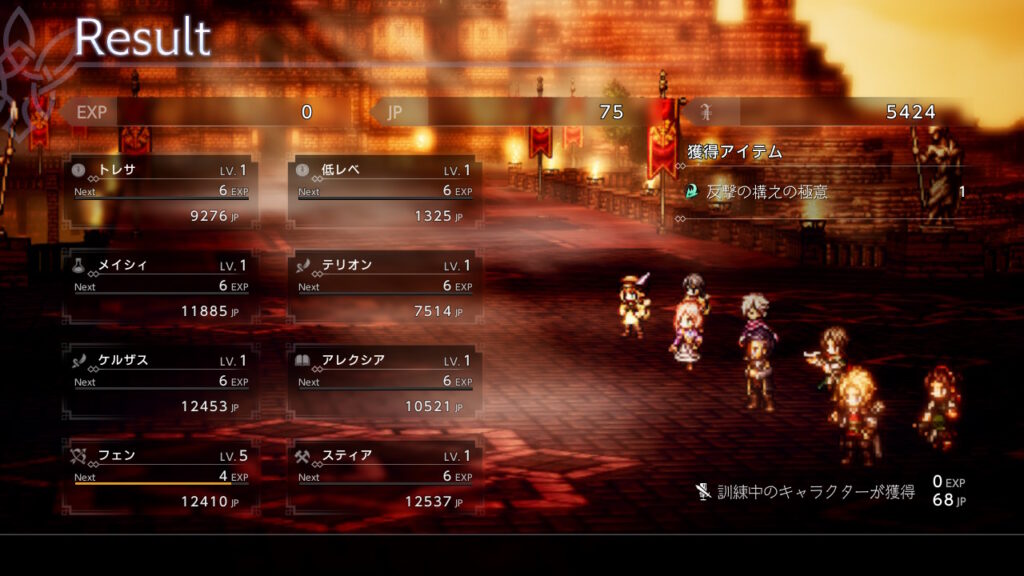Select the トレサ character result panel
This screenshot has width=1024, height=576.
(x=161, y=191)
